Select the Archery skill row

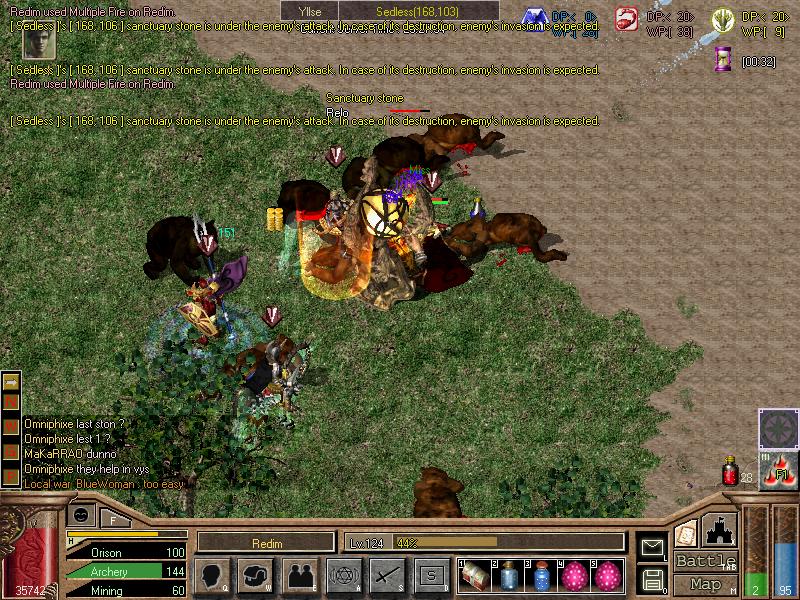[x=125, y=571]
